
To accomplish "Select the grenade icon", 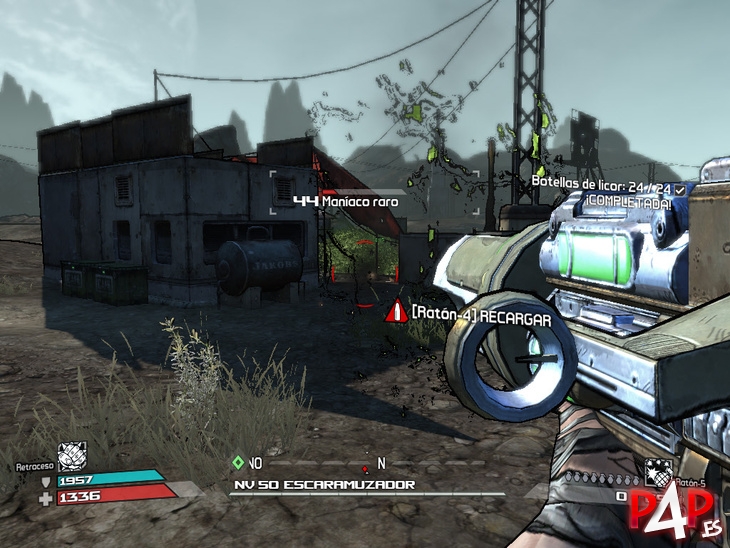I will [x=656, y=471].
